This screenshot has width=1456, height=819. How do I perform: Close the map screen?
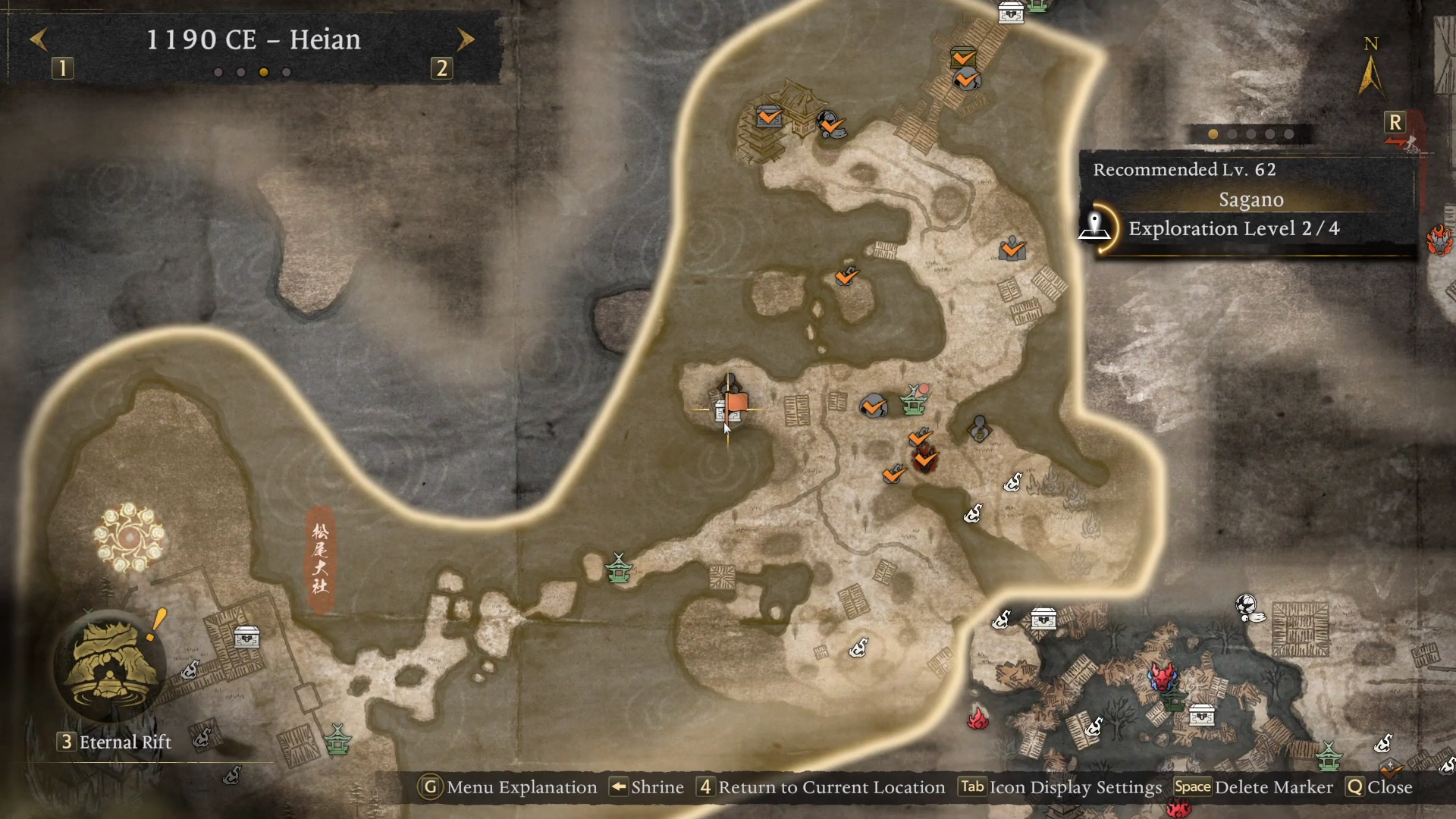[1379, 787]
